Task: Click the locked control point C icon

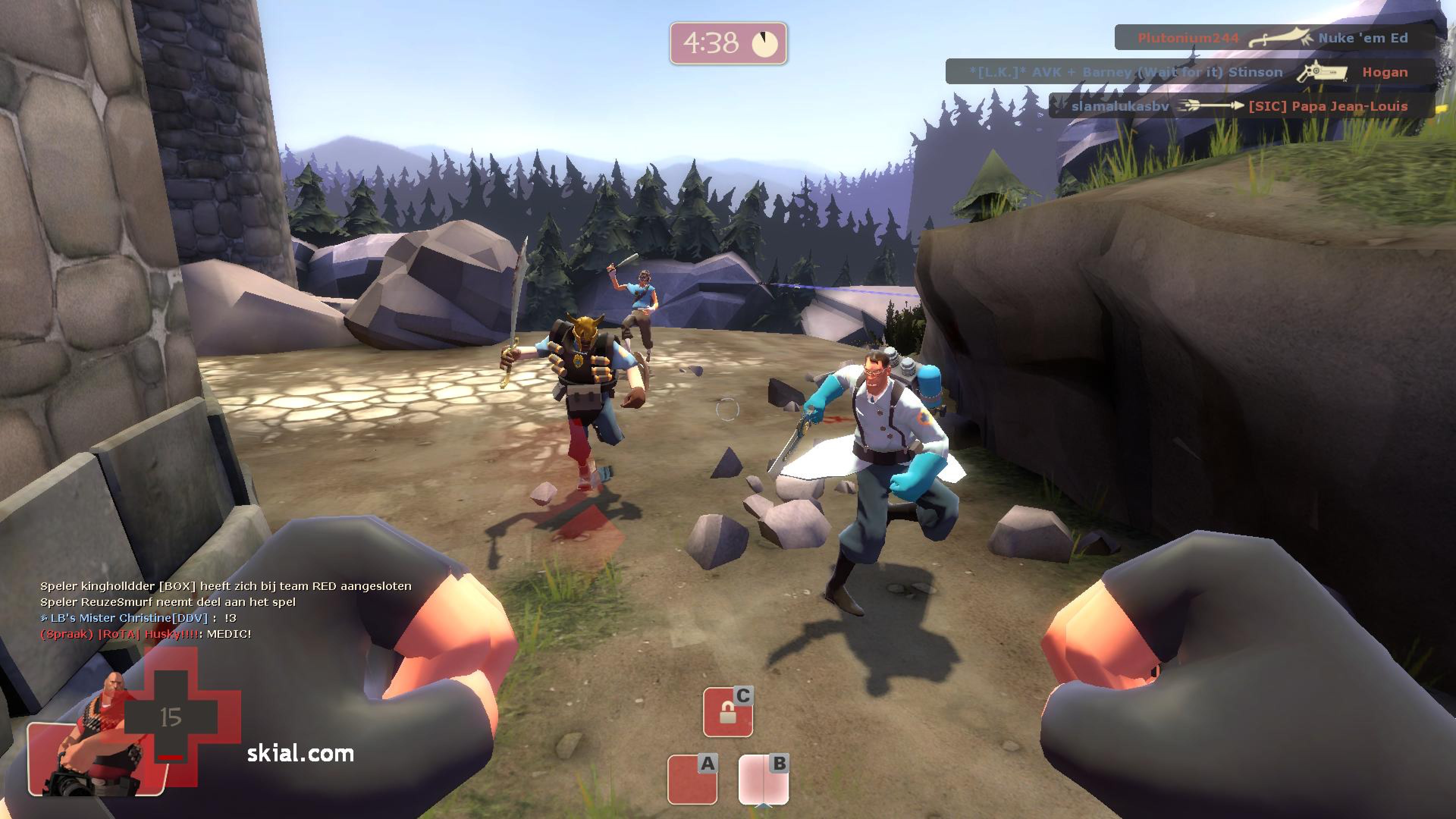Action: tap(728, 712)
